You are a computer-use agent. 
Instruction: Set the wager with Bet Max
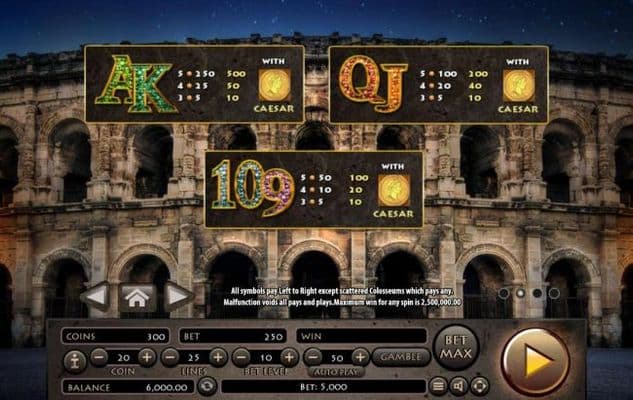click(x=457, y=349)
